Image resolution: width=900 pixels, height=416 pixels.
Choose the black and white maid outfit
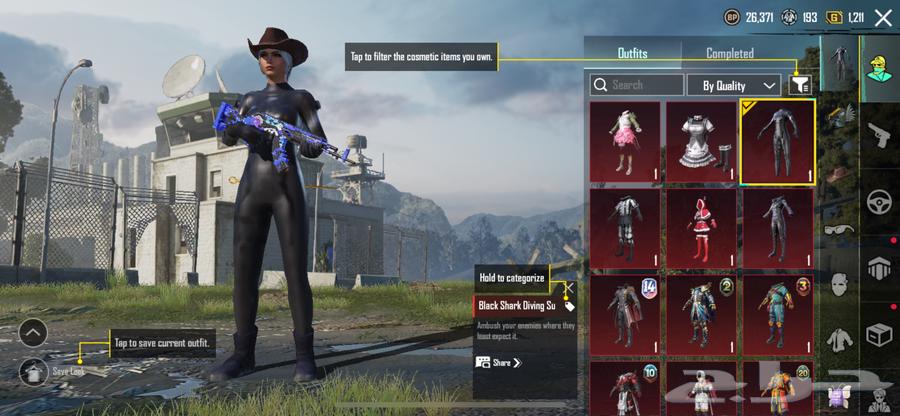tap(701, 141)
